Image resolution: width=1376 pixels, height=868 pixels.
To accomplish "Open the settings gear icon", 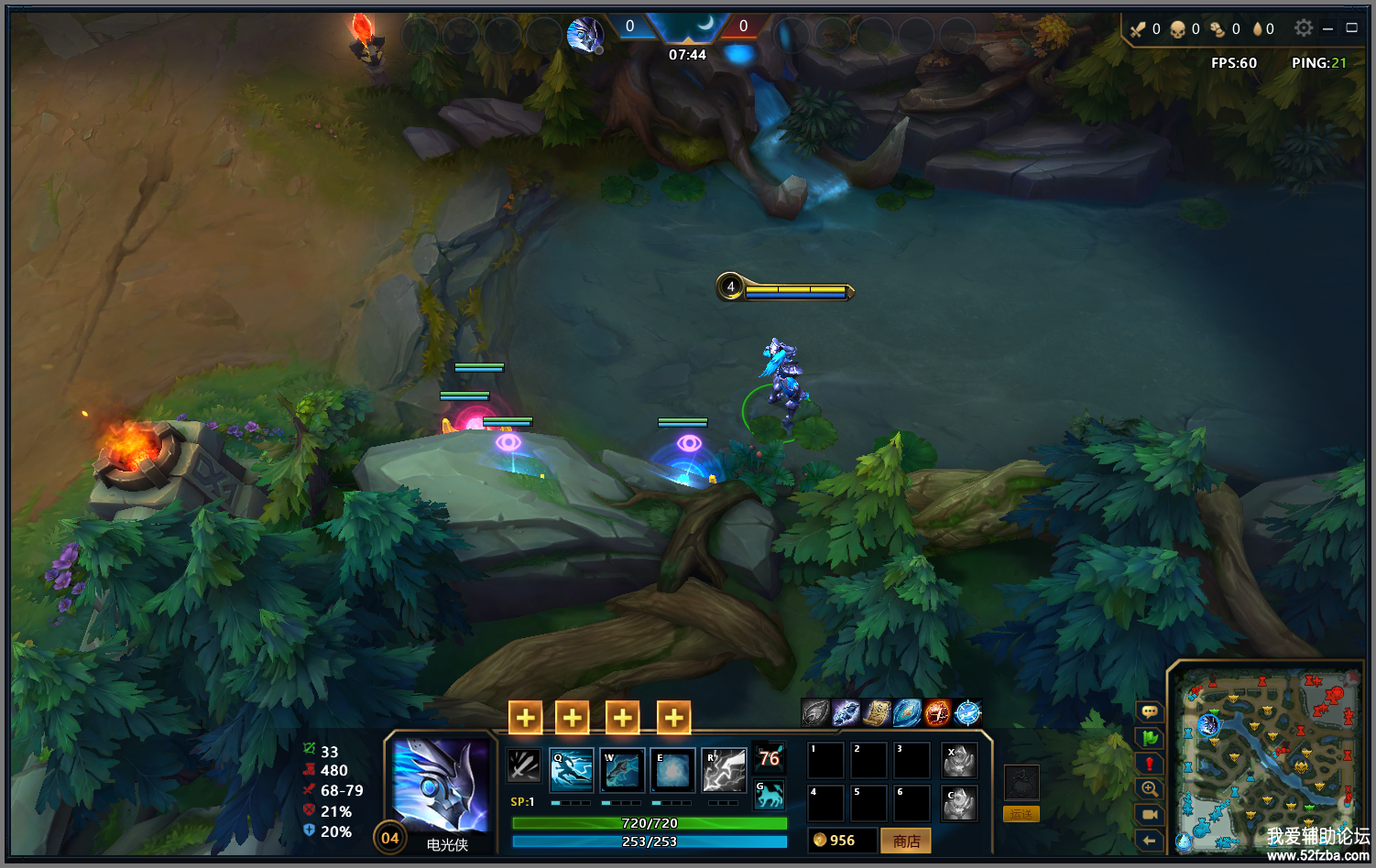I will tap(1304, 28).
